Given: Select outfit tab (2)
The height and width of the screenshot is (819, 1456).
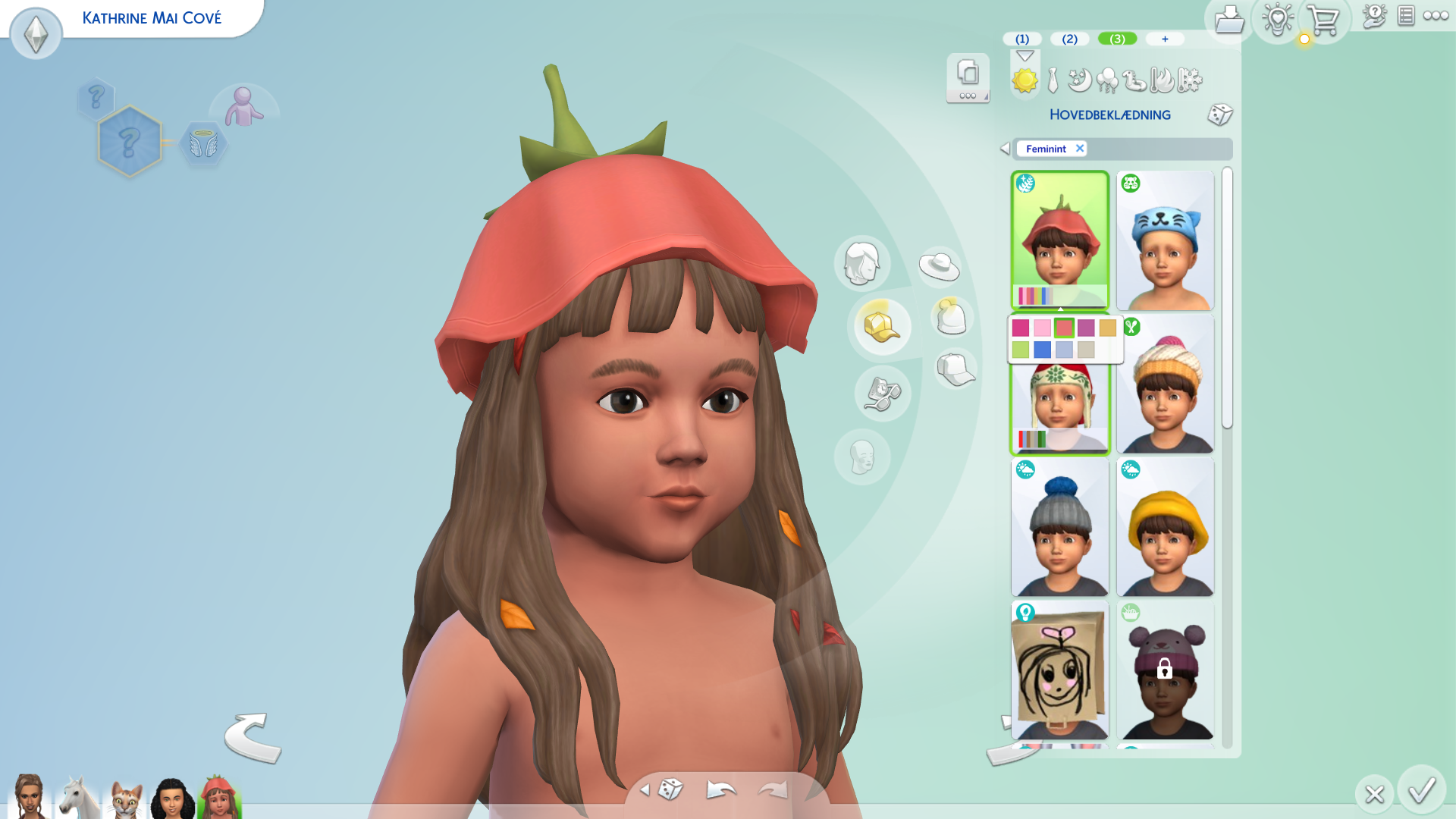Looking at the screenshot, I should coord(1069,39).
